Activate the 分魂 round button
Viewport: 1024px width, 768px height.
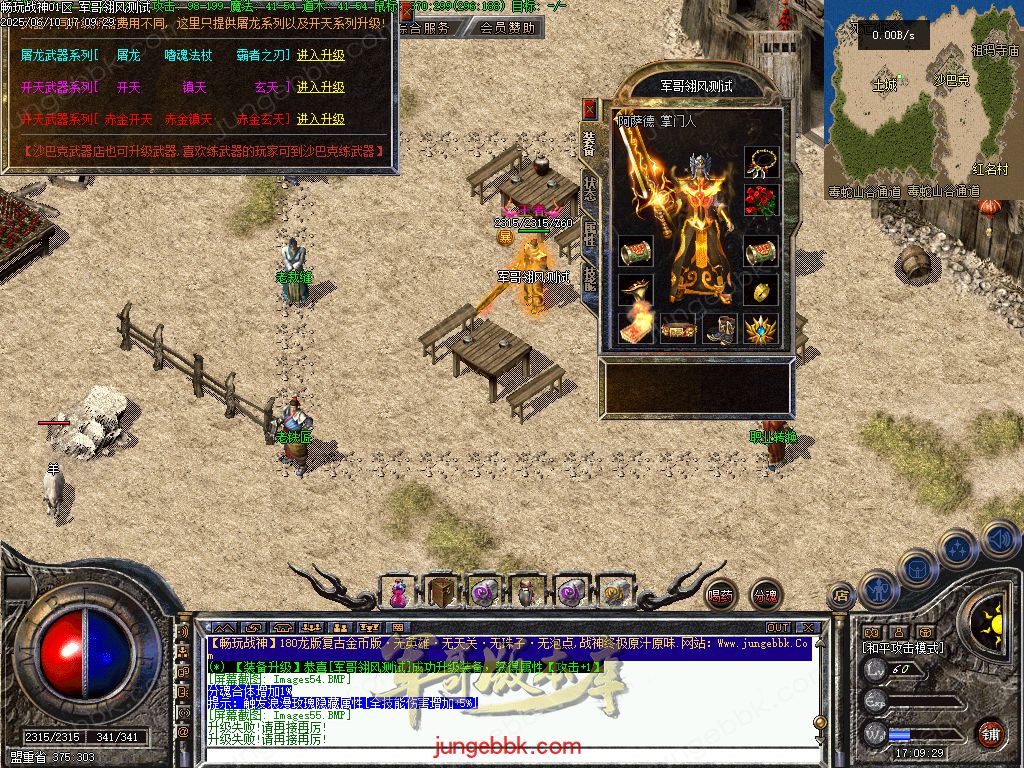pyautogui.click(x=765, y=595)
